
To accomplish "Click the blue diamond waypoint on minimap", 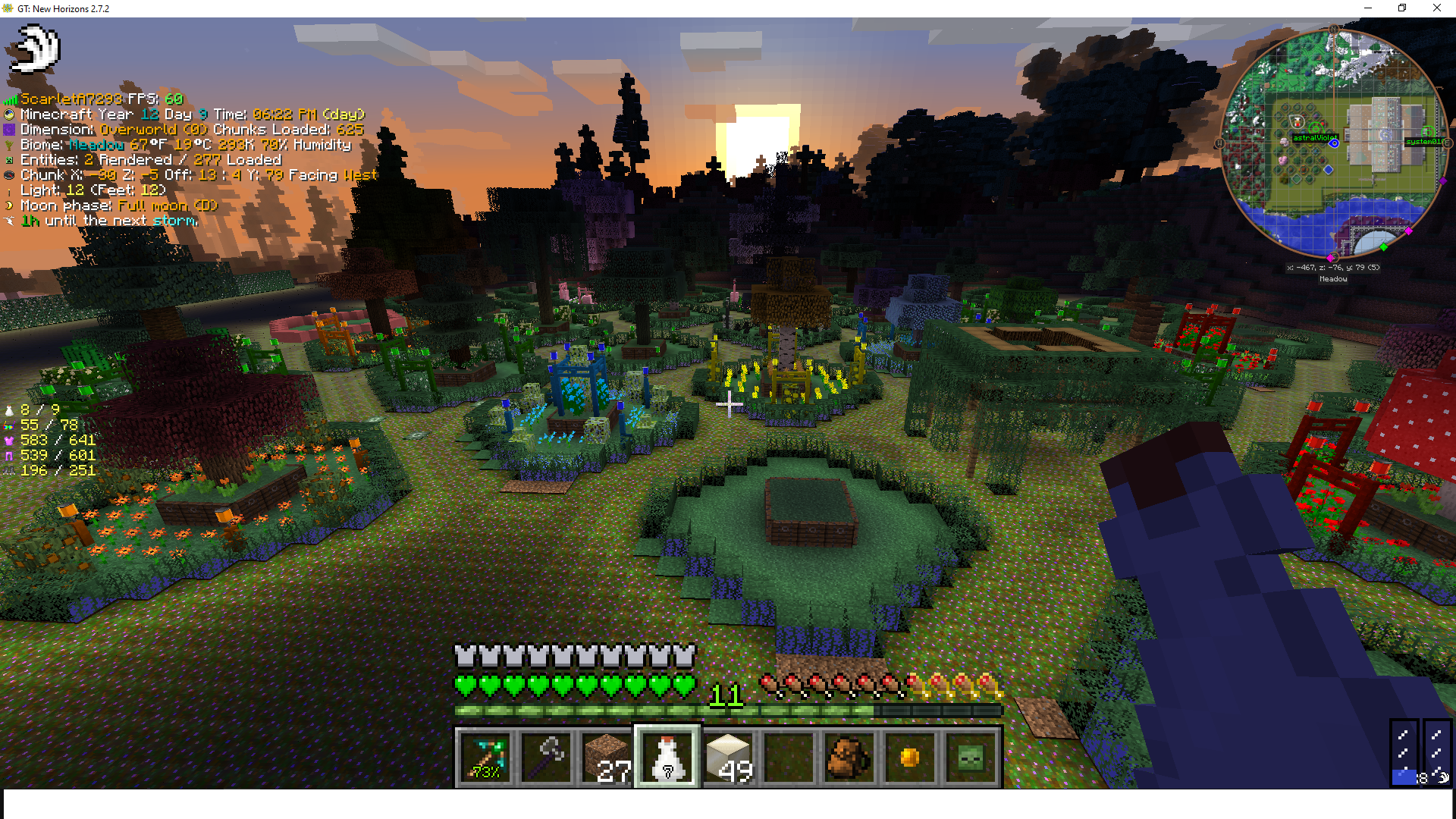I will 1329,170.
